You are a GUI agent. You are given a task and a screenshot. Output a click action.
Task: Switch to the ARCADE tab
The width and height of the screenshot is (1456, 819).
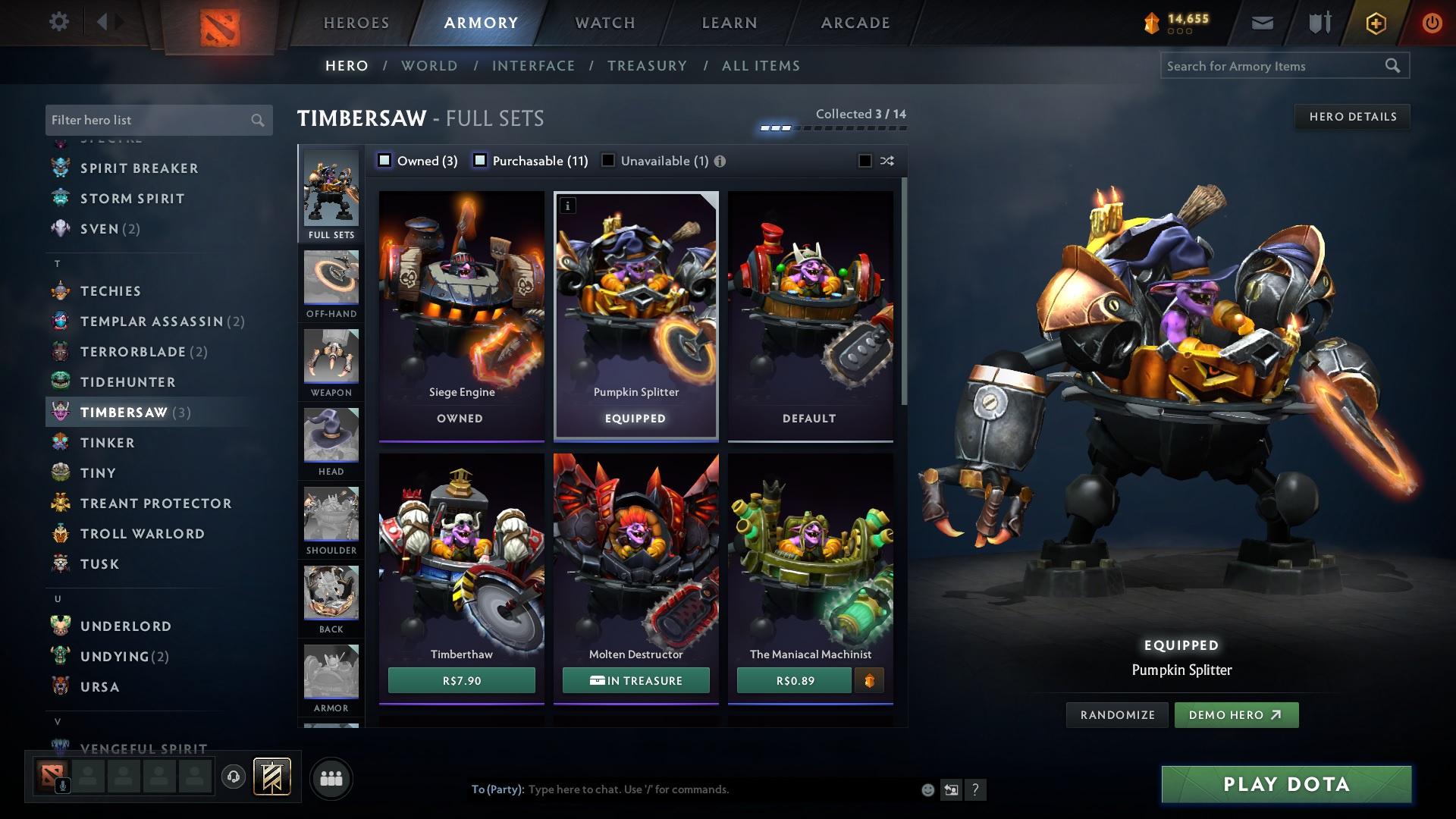pos(855,22)
